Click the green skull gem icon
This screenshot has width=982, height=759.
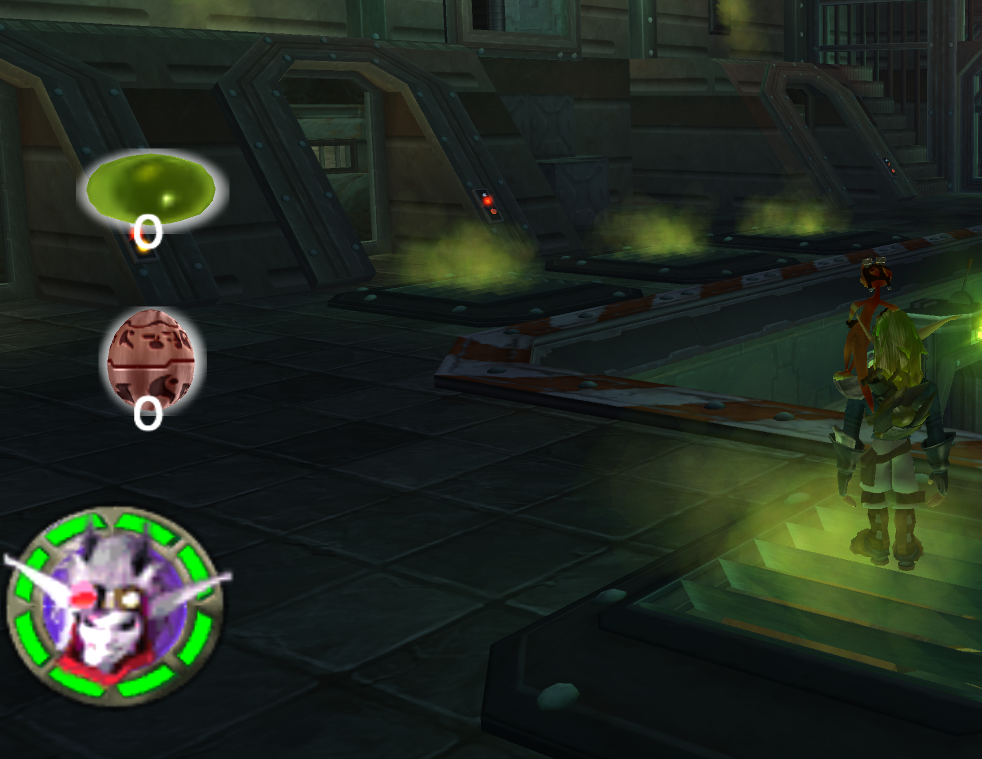point(151,187)
